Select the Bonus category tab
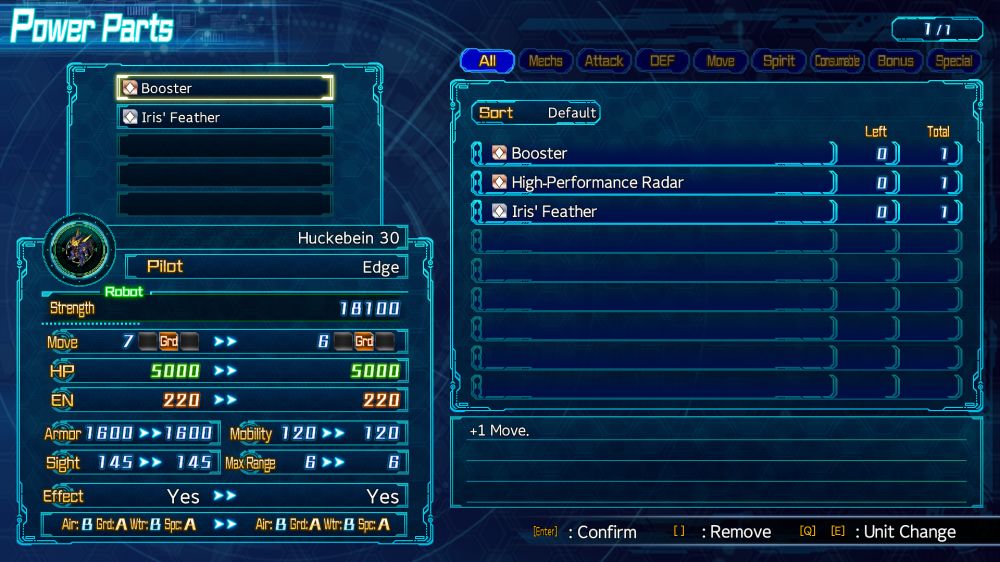This screenshot has width=1000, height=562. (895, 61)
